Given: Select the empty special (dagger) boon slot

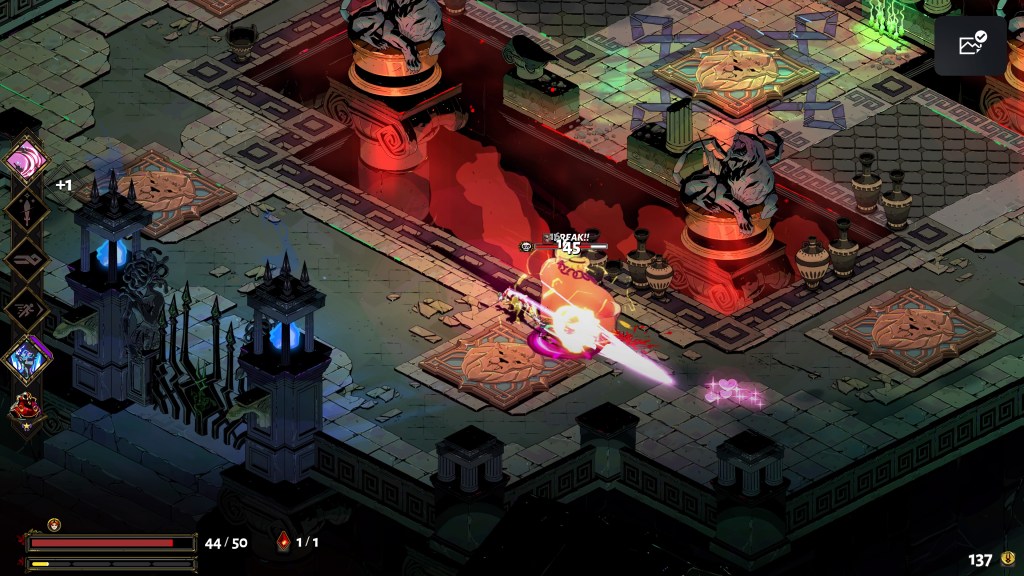Looking at the screenshot, I should [26, 209].
